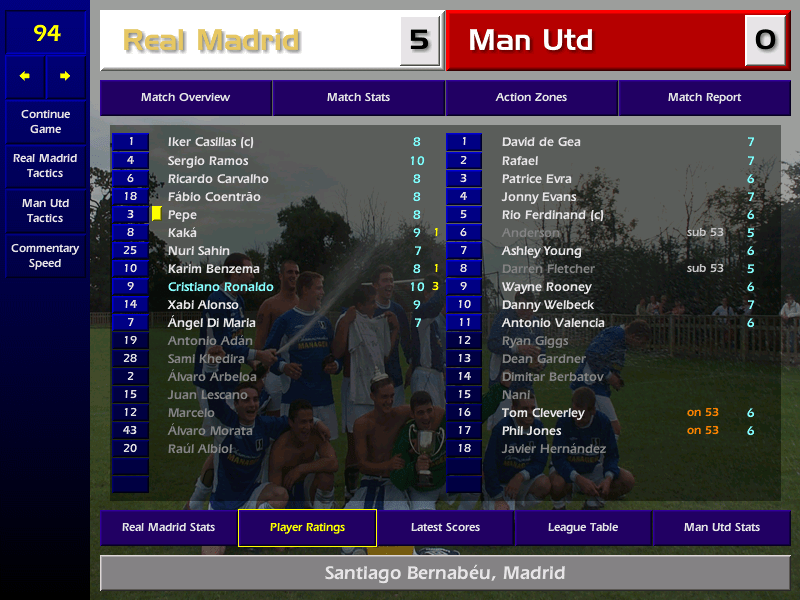The height and width of the screenshot is (600, 800).
Task: Switch to Match Overview tab
Action: 185,98
